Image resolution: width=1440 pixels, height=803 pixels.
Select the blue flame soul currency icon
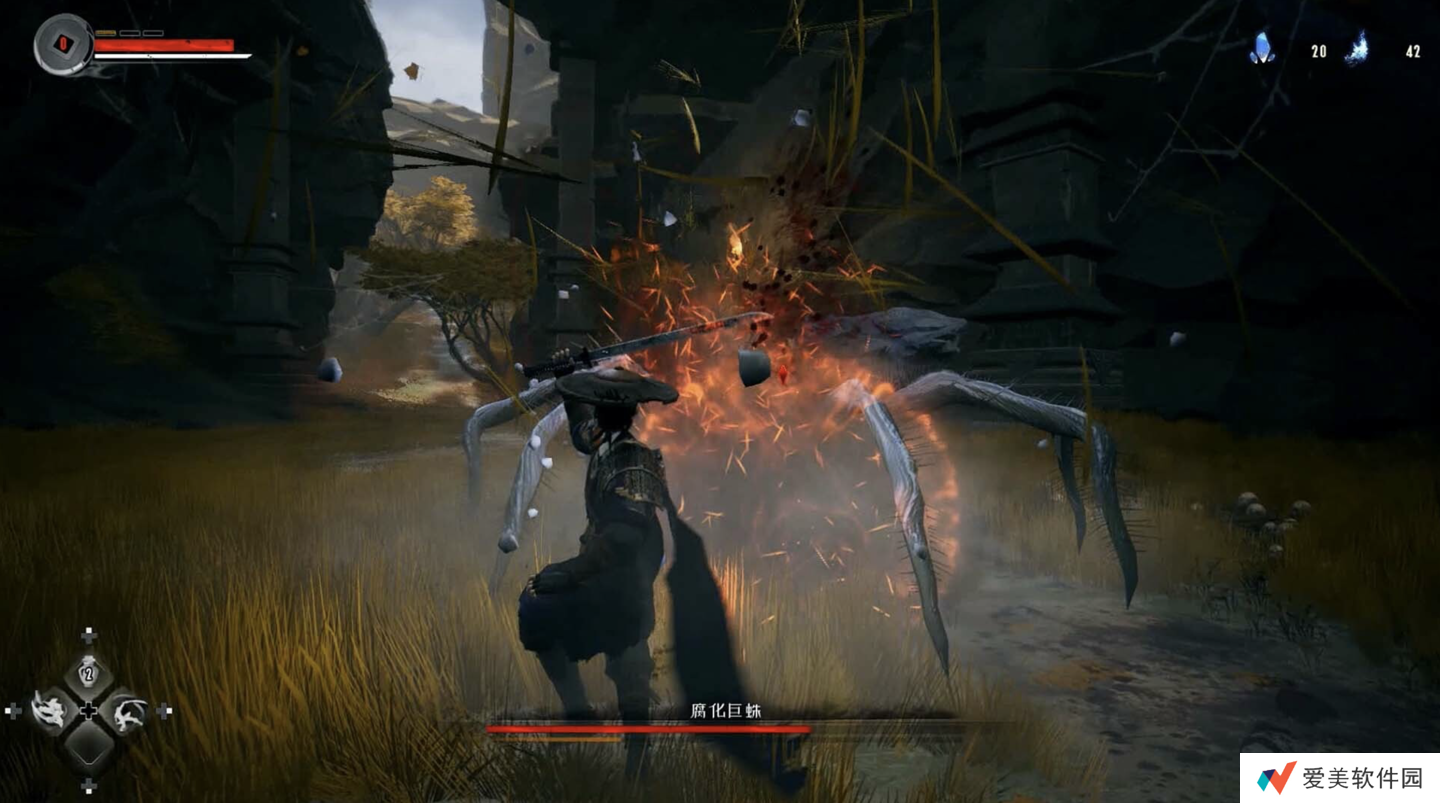click(1357, 48)
